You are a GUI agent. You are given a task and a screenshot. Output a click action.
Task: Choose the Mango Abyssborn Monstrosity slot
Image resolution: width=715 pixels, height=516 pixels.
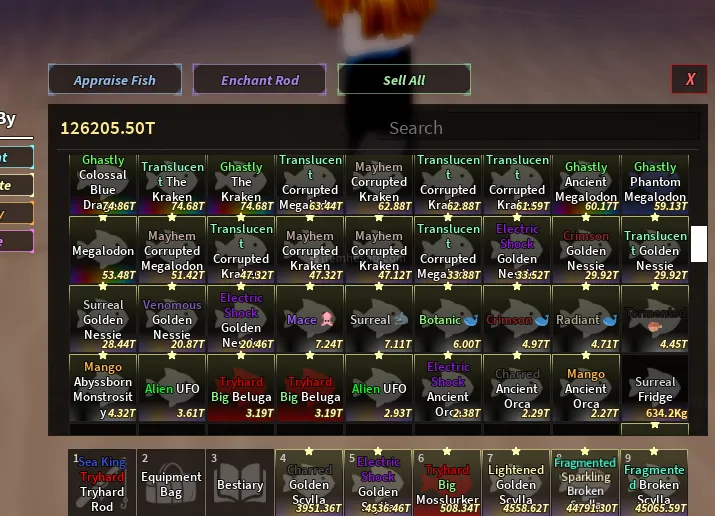pyautogui.click(x=103, y=388)
